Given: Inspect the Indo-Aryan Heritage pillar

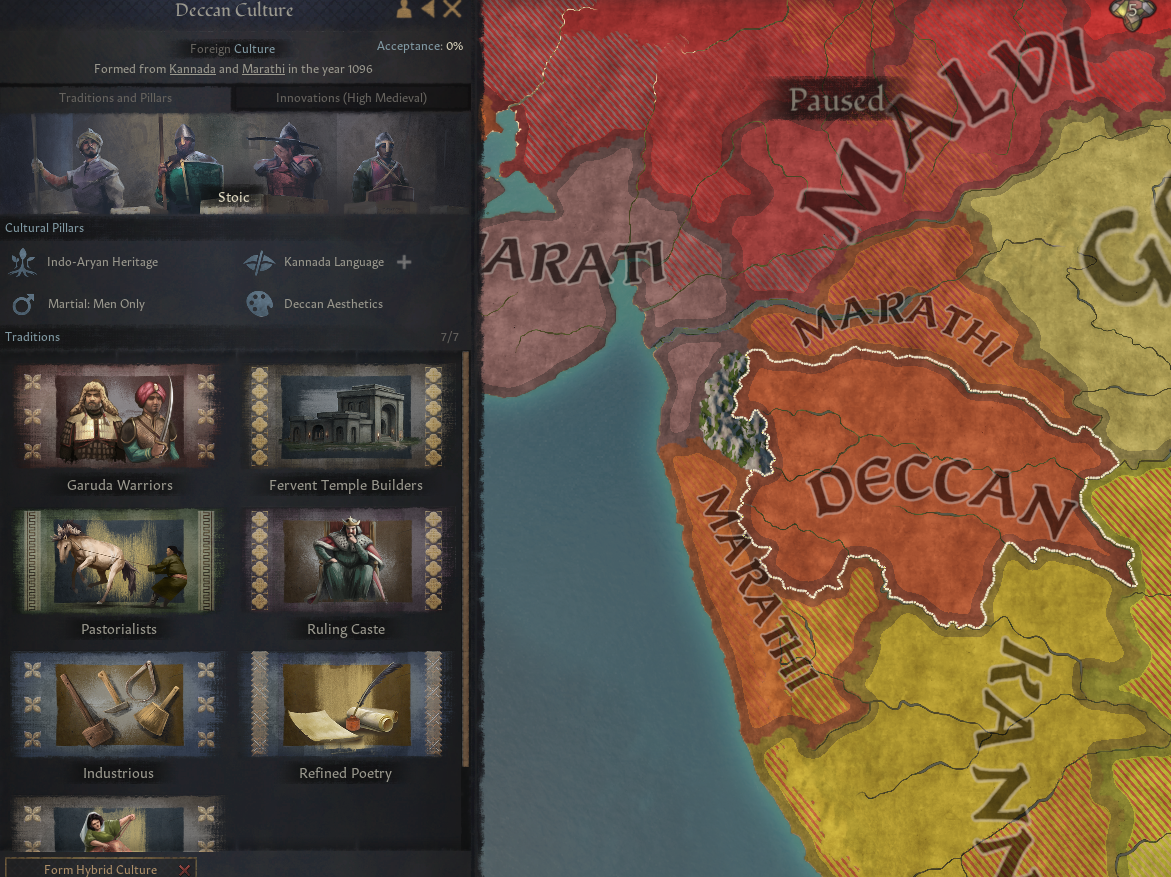Looking at the screenshot, I should [x=102, y=262].
